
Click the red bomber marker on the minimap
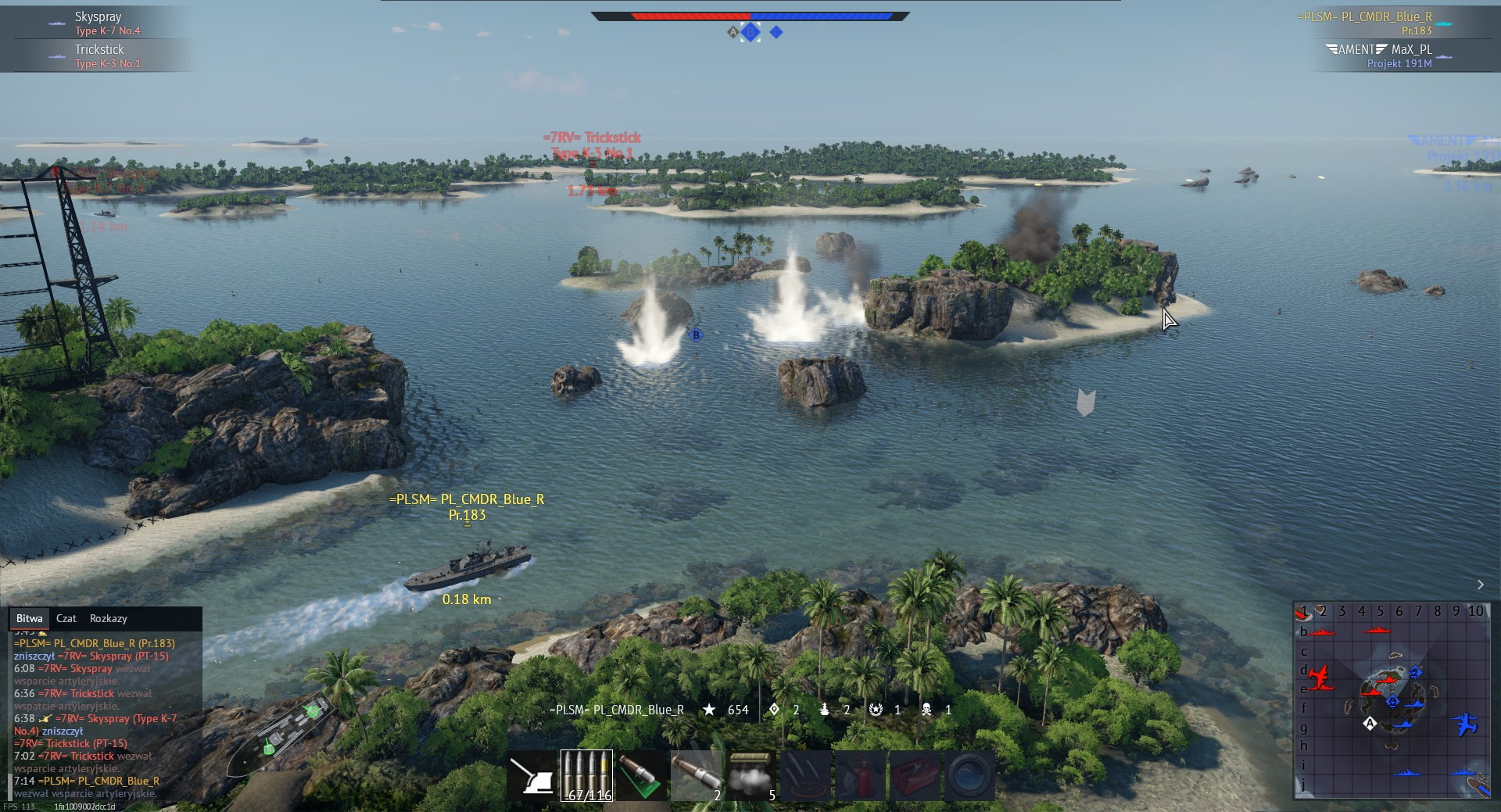pyautogui.click(x=1320, y=677)
